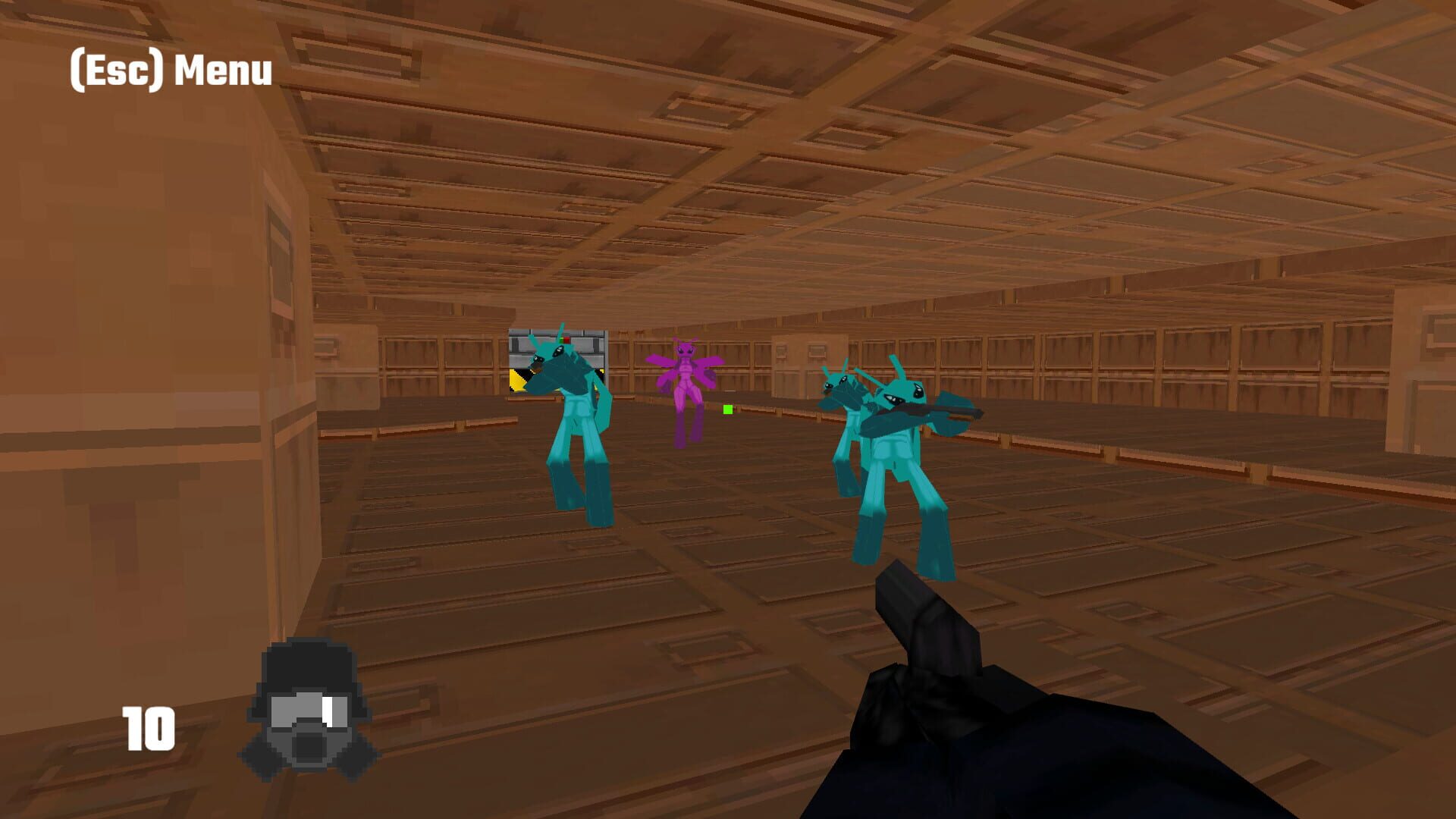Click the yellow-striped hazard door in the distance
The image size is (1456, 819).
(518, 379)
